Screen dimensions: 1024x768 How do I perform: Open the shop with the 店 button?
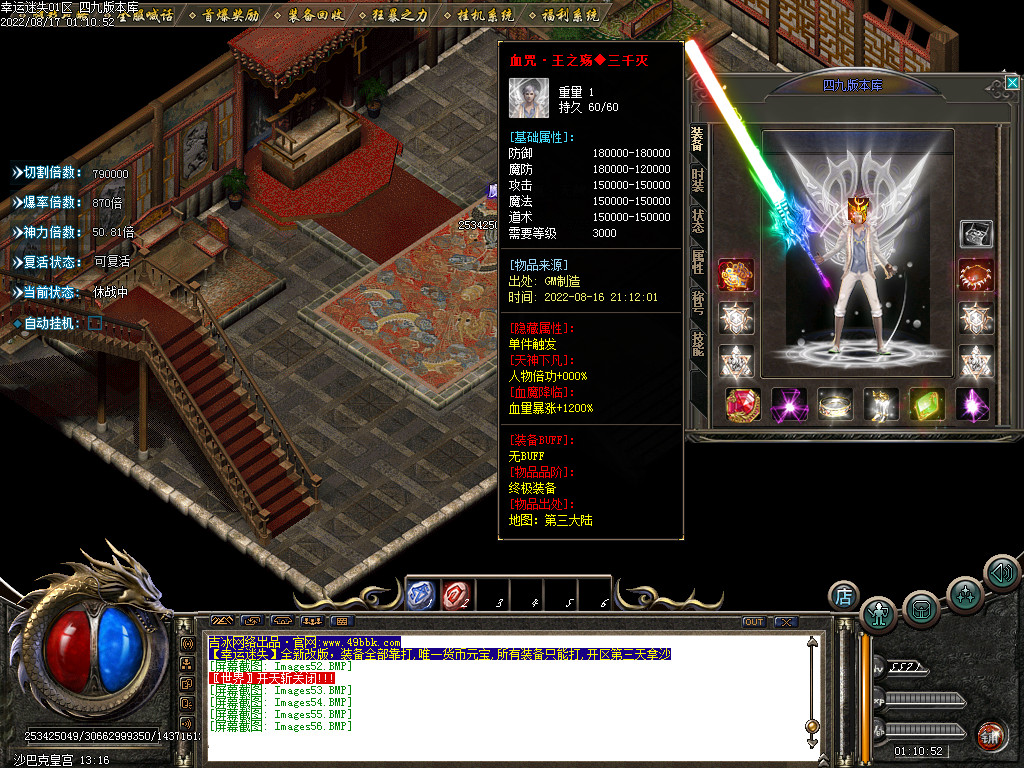pos(843,596)
